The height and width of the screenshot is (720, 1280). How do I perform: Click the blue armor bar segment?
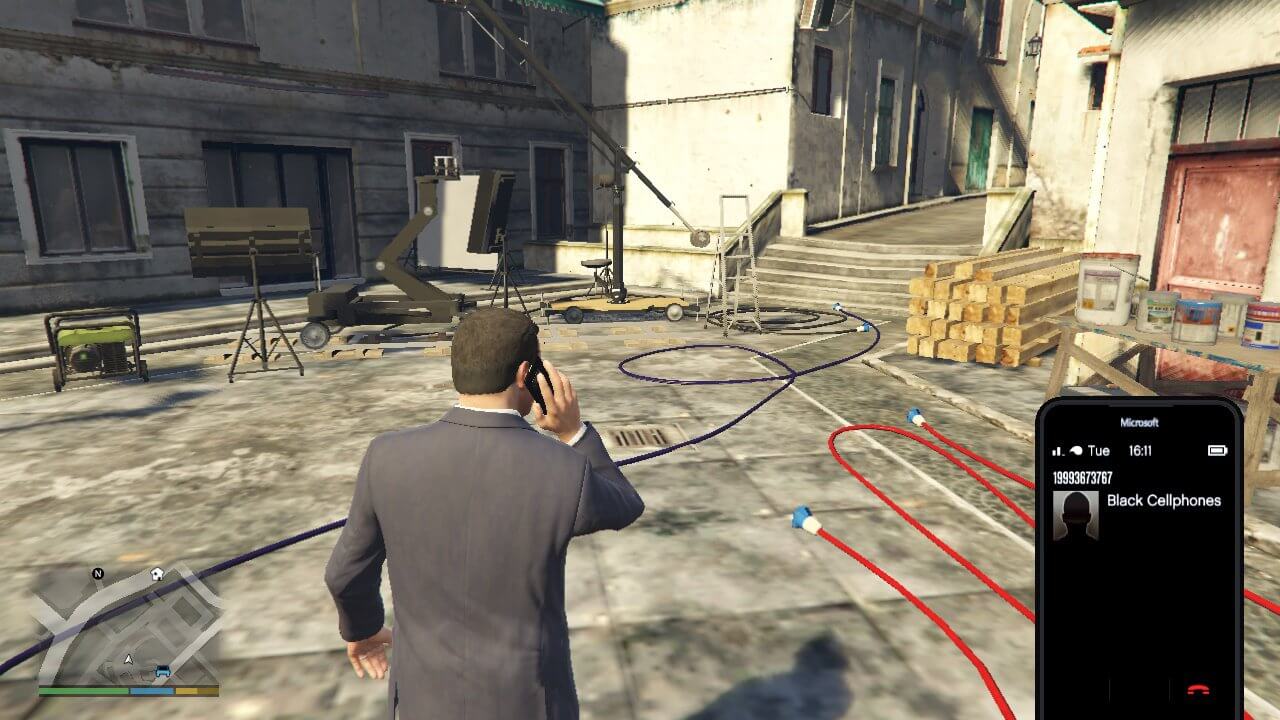click(x=151, y=691)
